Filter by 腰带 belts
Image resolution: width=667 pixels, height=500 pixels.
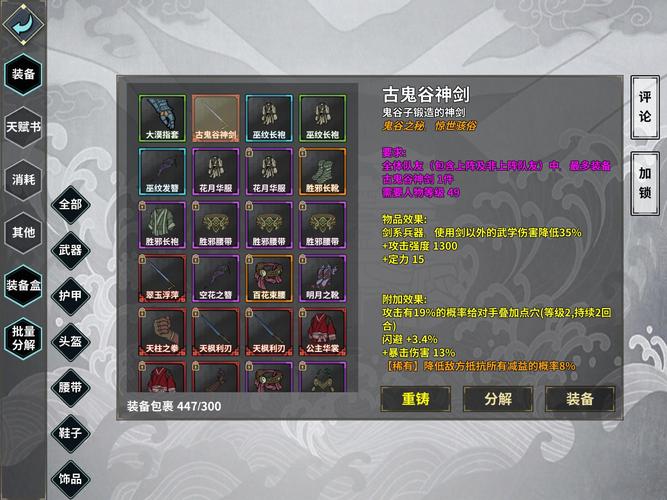click(70, 387)
